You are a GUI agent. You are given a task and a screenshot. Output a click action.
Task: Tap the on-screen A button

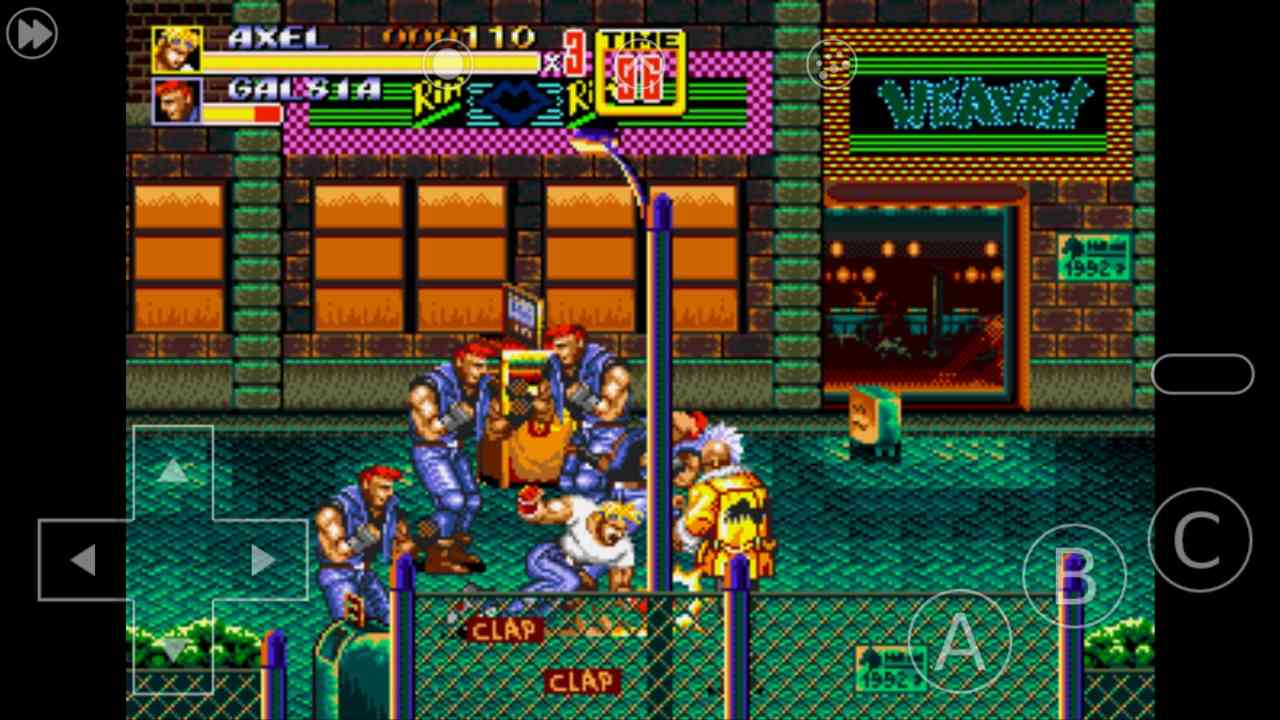pos(959,641)
